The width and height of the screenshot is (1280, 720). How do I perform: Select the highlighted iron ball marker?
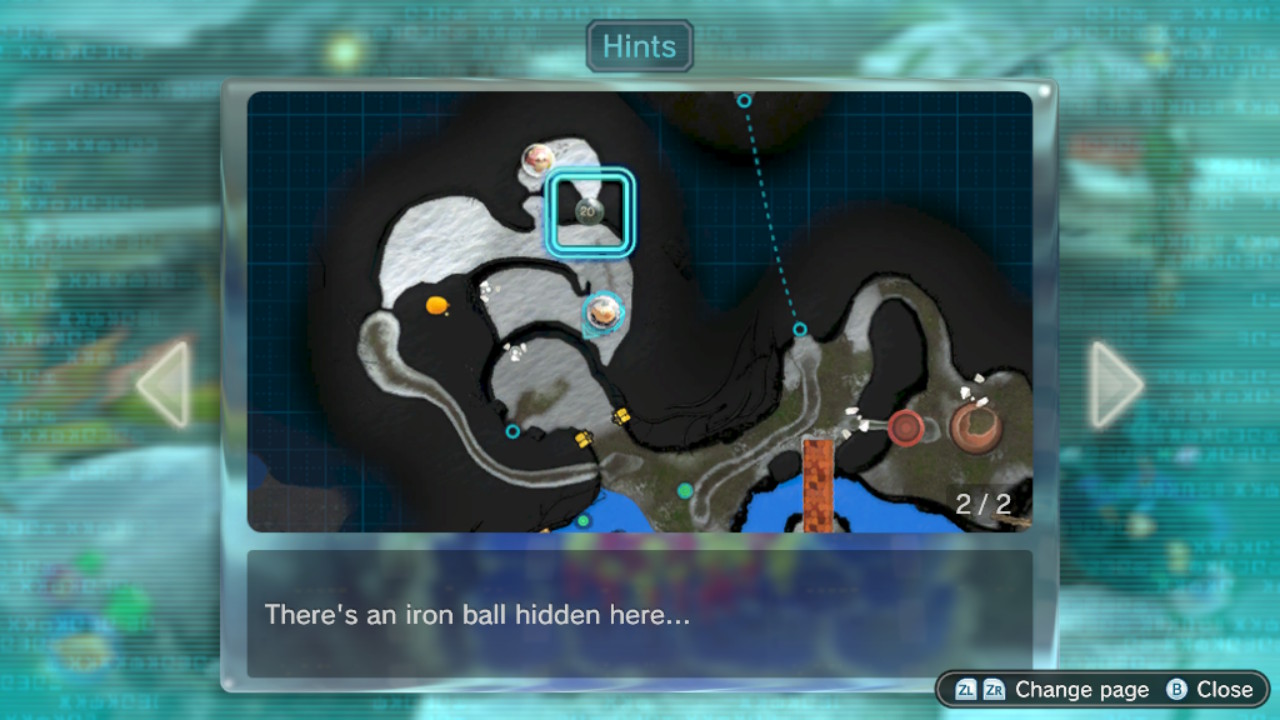click(588, 211)
